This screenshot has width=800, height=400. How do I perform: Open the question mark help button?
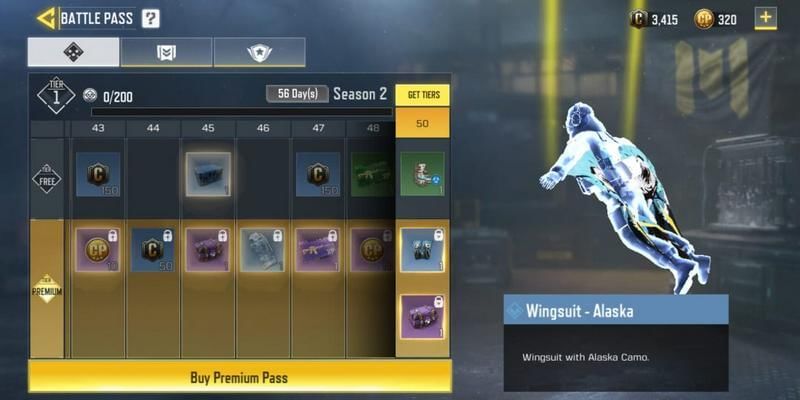coord(150,18)
